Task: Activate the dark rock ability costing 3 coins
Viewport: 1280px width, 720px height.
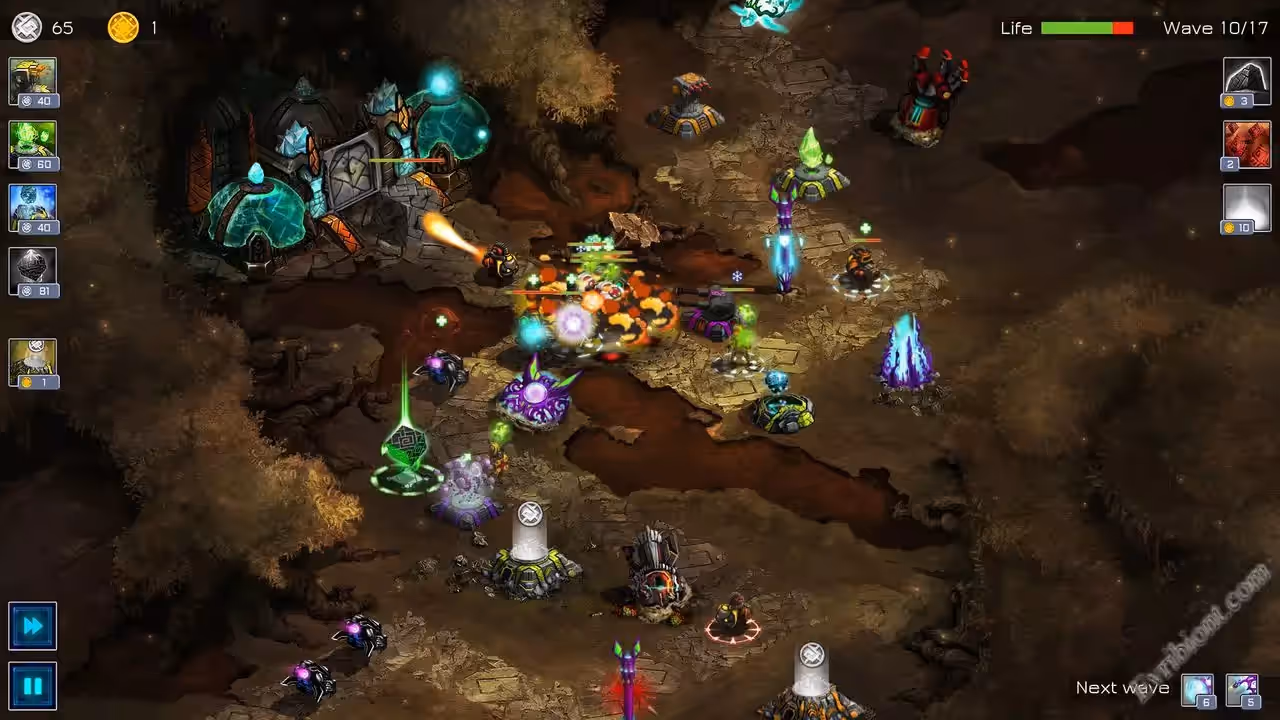Action: click(1247, 81)
